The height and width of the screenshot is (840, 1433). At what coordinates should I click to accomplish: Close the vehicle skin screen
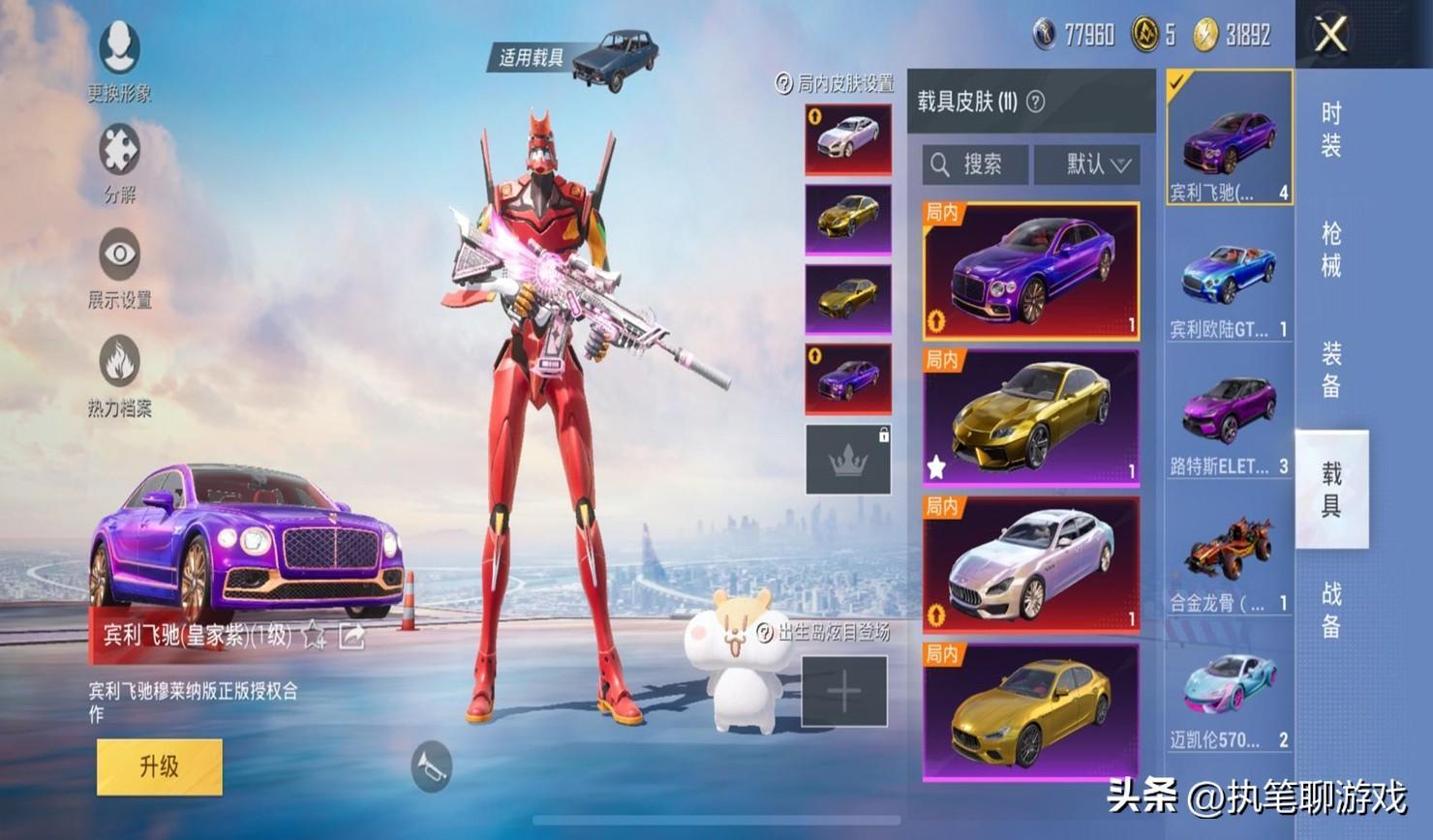[1330, 35]
